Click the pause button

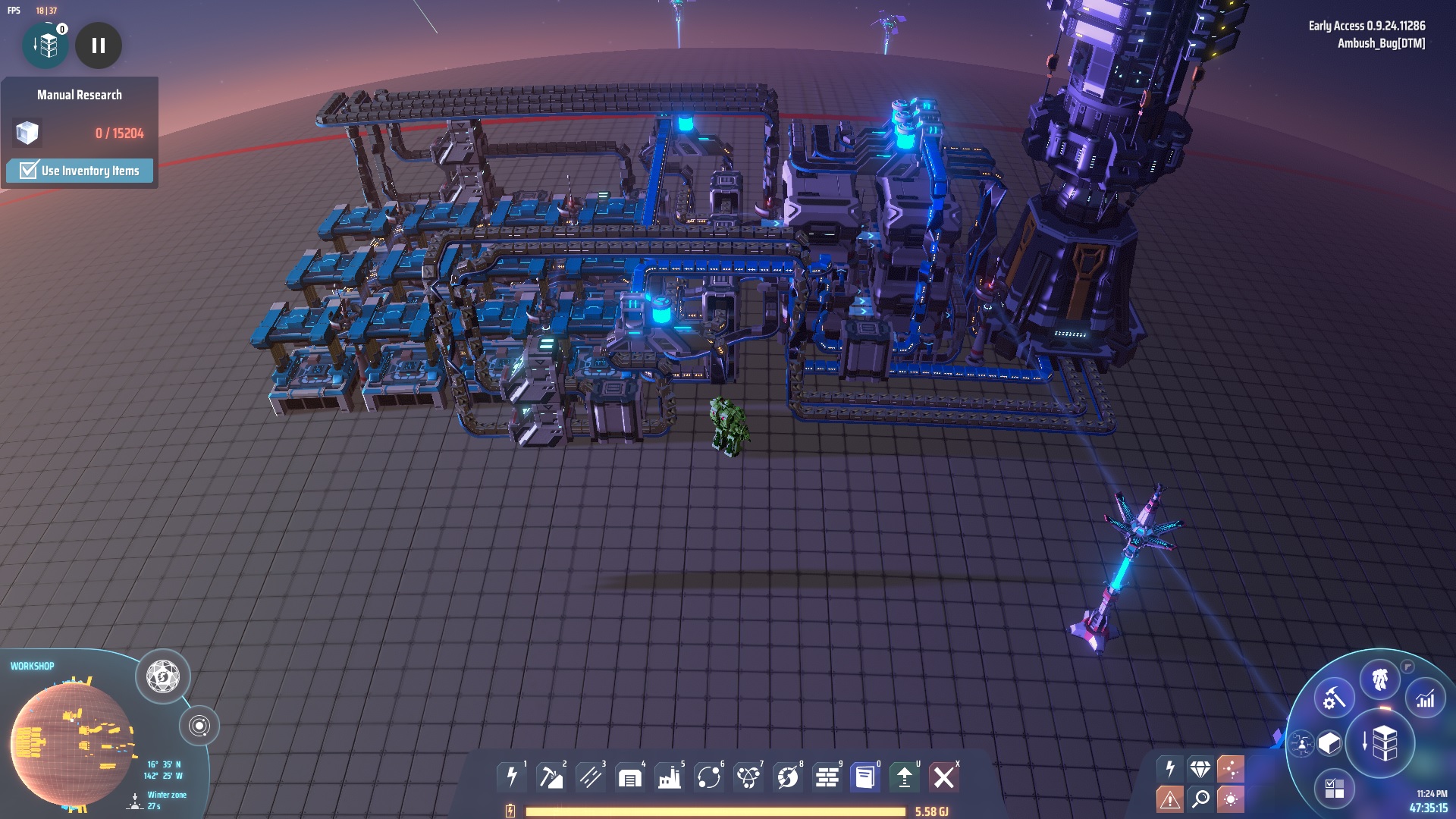click(x=99, y=45)
